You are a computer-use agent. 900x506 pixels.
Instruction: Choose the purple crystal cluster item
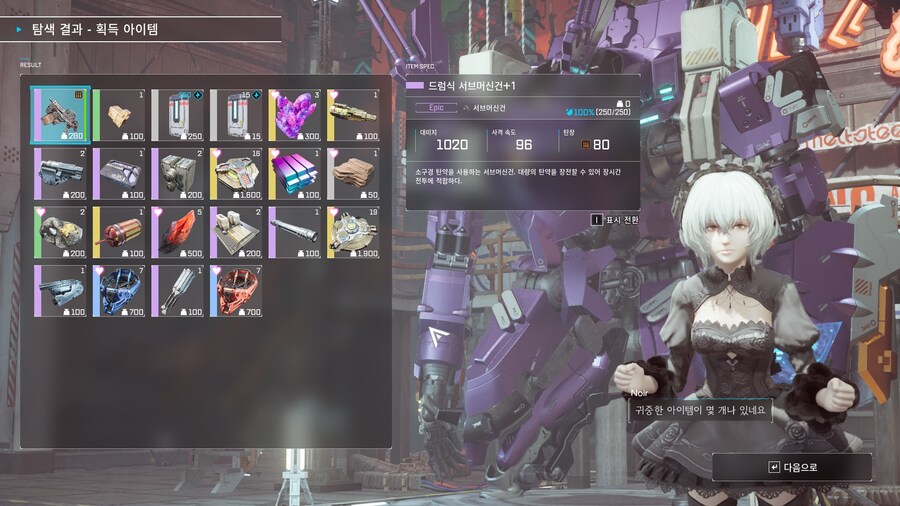295,115
